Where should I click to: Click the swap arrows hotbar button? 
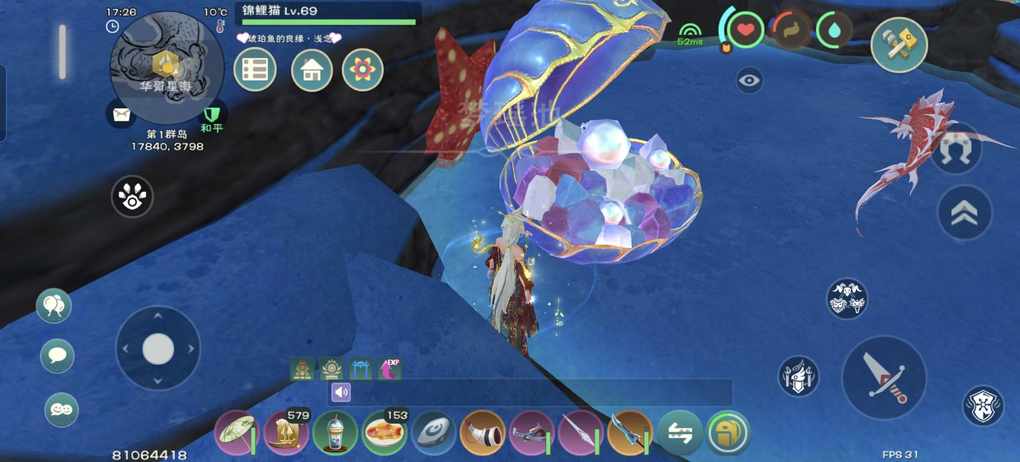[679, 433]
